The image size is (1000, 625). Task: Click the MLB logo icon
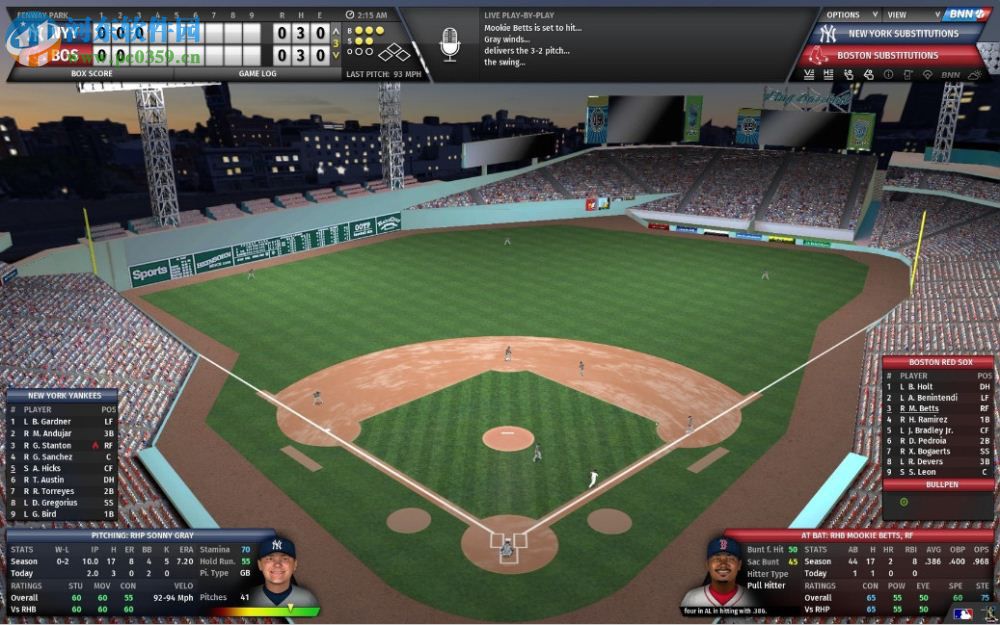coord(962,614)
